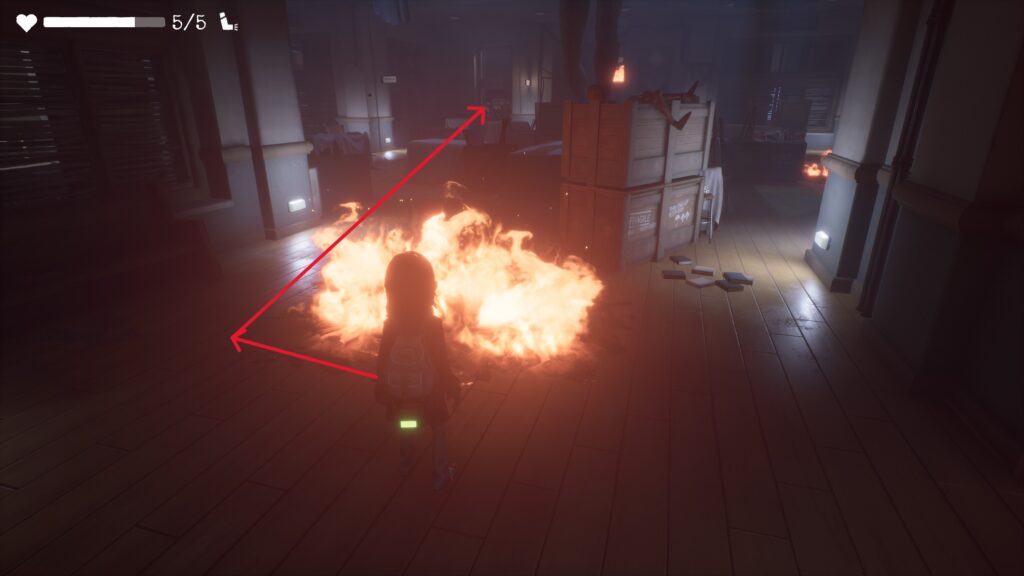
Task: Select the inhaler item icon
Action: pos(229,22)
